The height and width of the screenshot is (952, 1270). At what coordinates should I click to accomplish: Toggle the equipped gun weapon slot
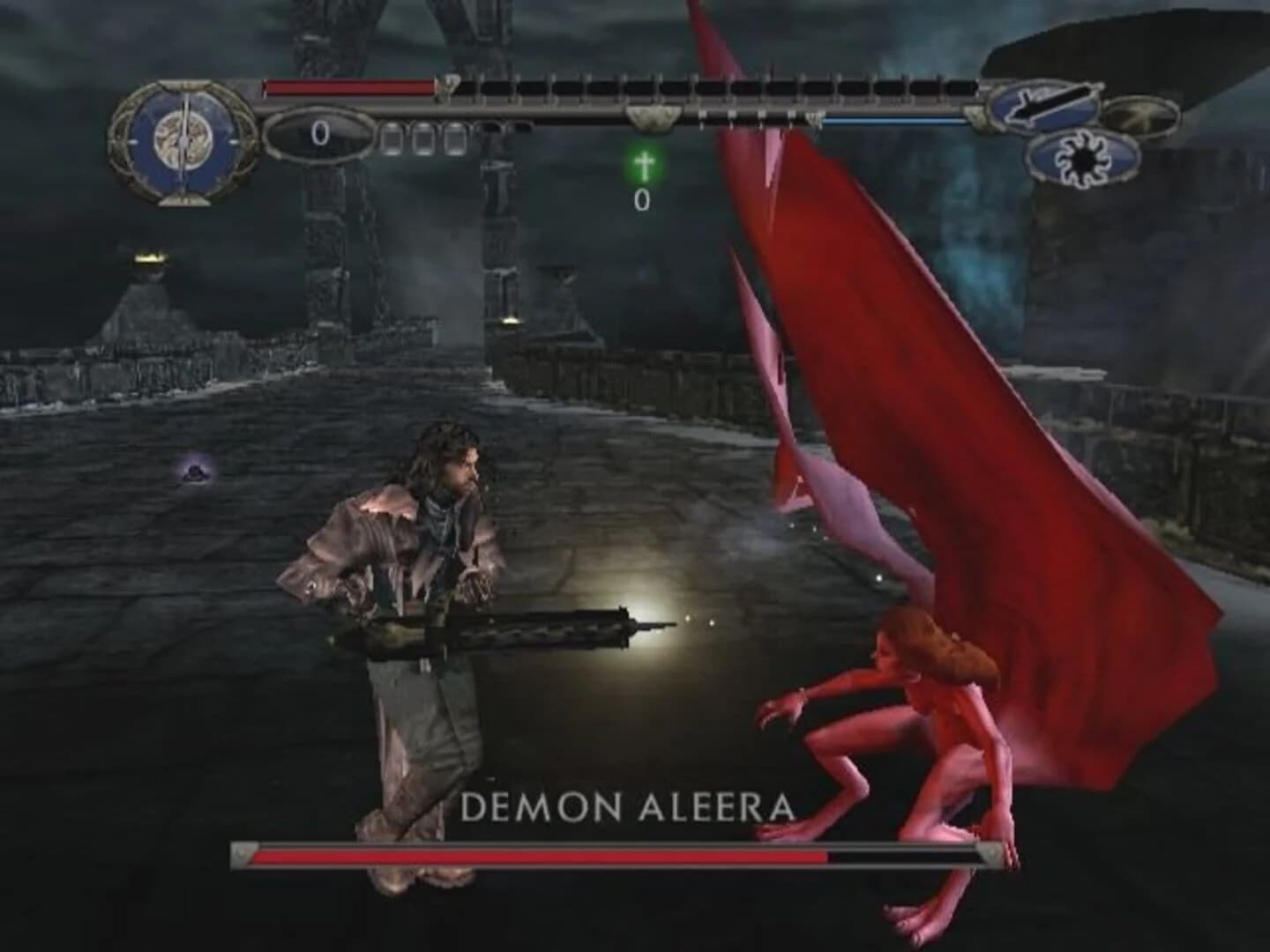click(1044, 106)
